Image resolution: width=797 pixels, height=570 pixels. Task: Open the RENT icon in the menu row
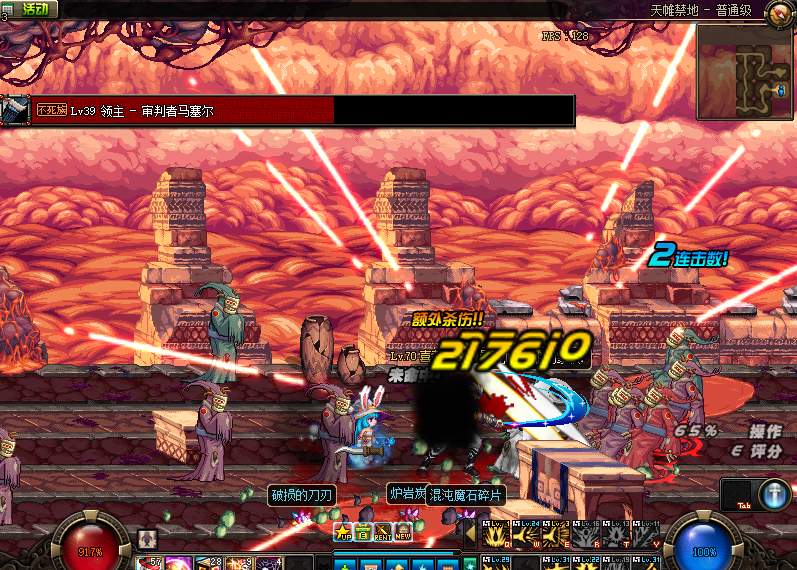tap(384, 532)
